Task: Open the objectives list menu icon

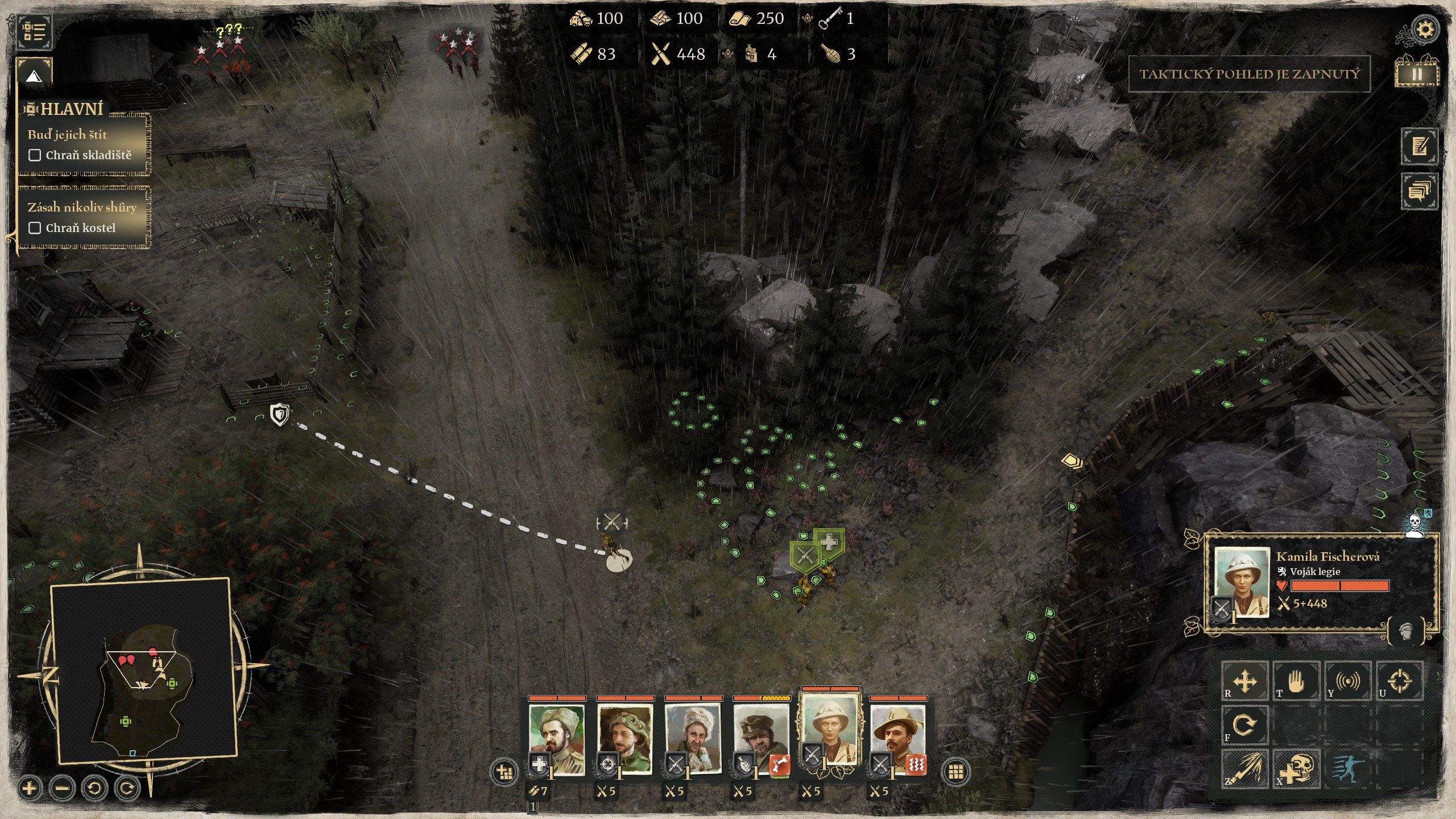Action: (34, 31)
